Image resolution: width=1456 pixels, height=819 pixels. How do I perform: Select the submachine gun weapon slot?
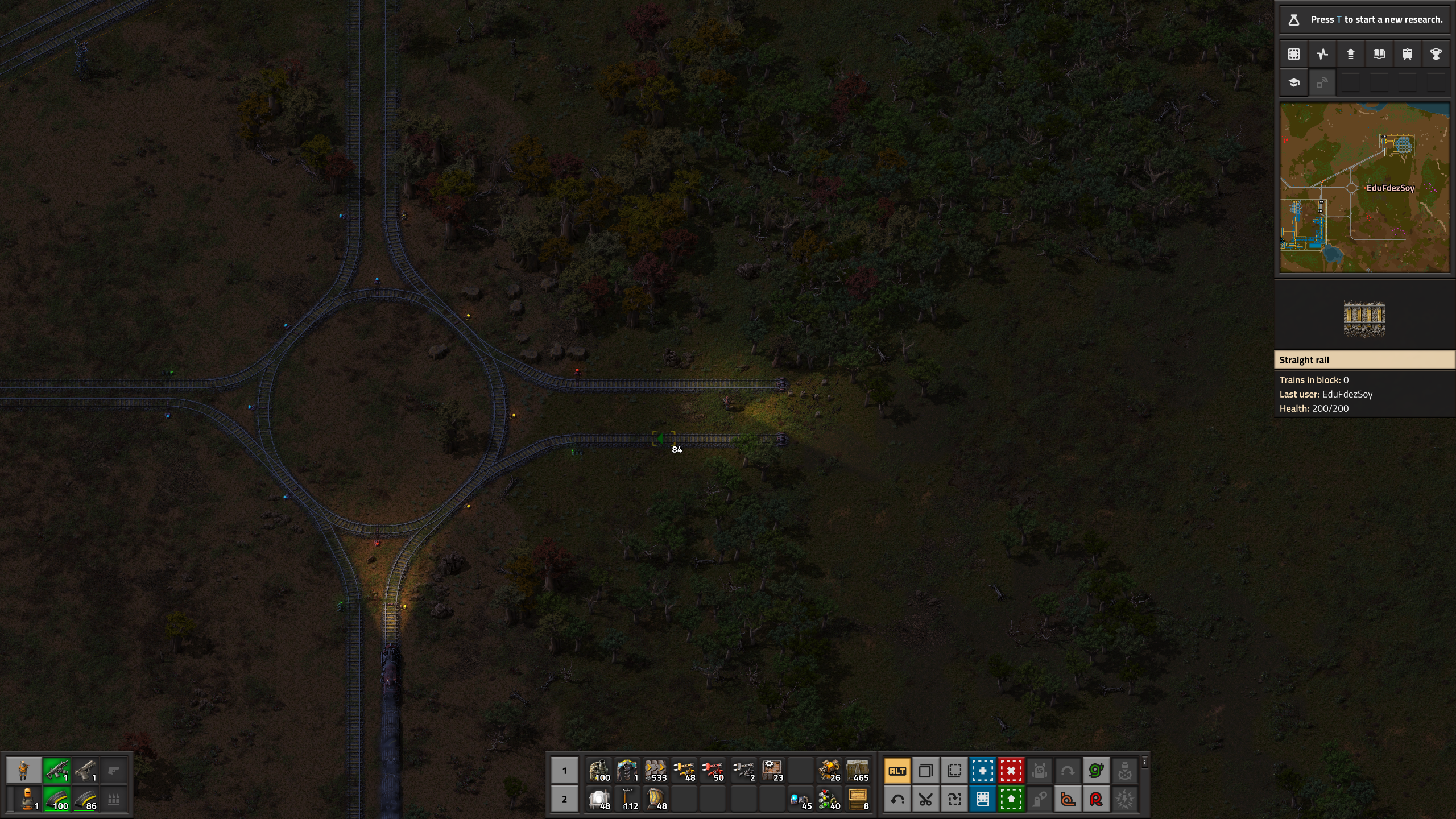point(56,771)
